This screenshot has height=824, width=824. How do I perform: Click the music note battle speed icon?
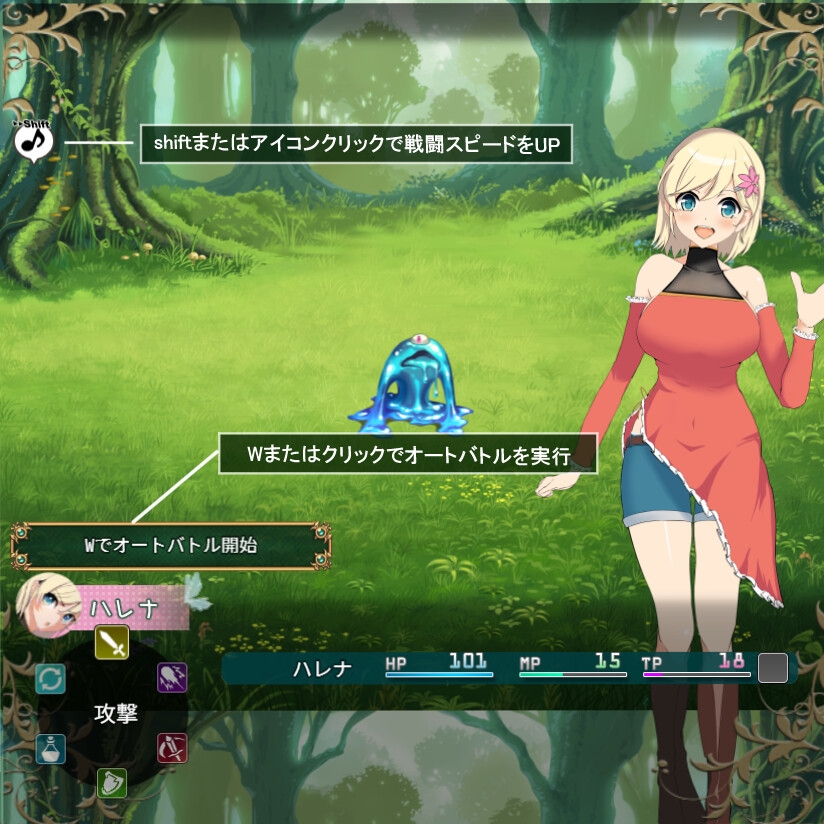pyautogui.click(x=34, y=141)
